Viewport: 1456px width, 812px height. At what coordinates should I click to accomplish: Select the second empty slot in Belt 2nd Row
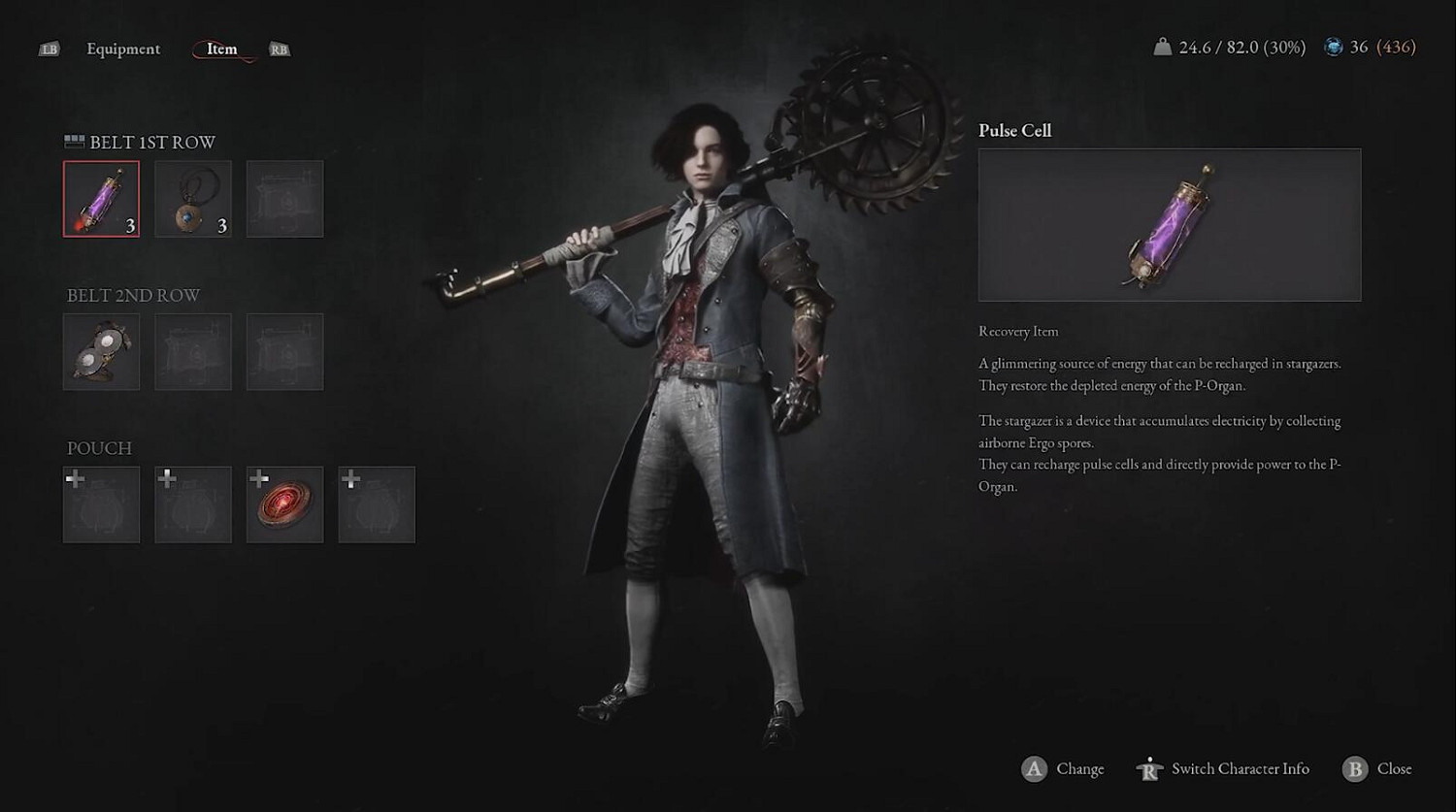coord(192,351)
